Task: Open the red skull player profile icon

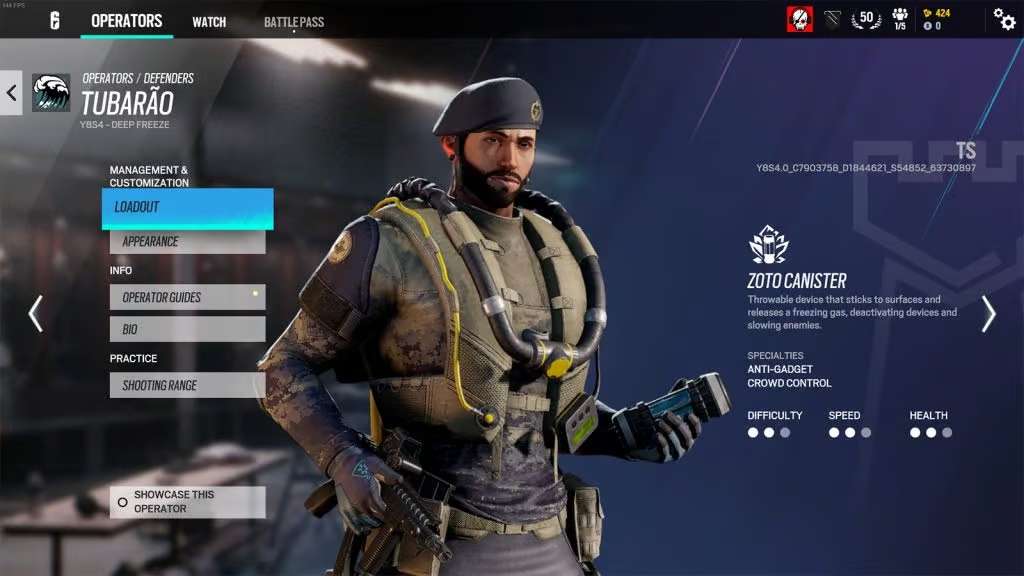Action: pyautogui.click(x=799, y=19)
